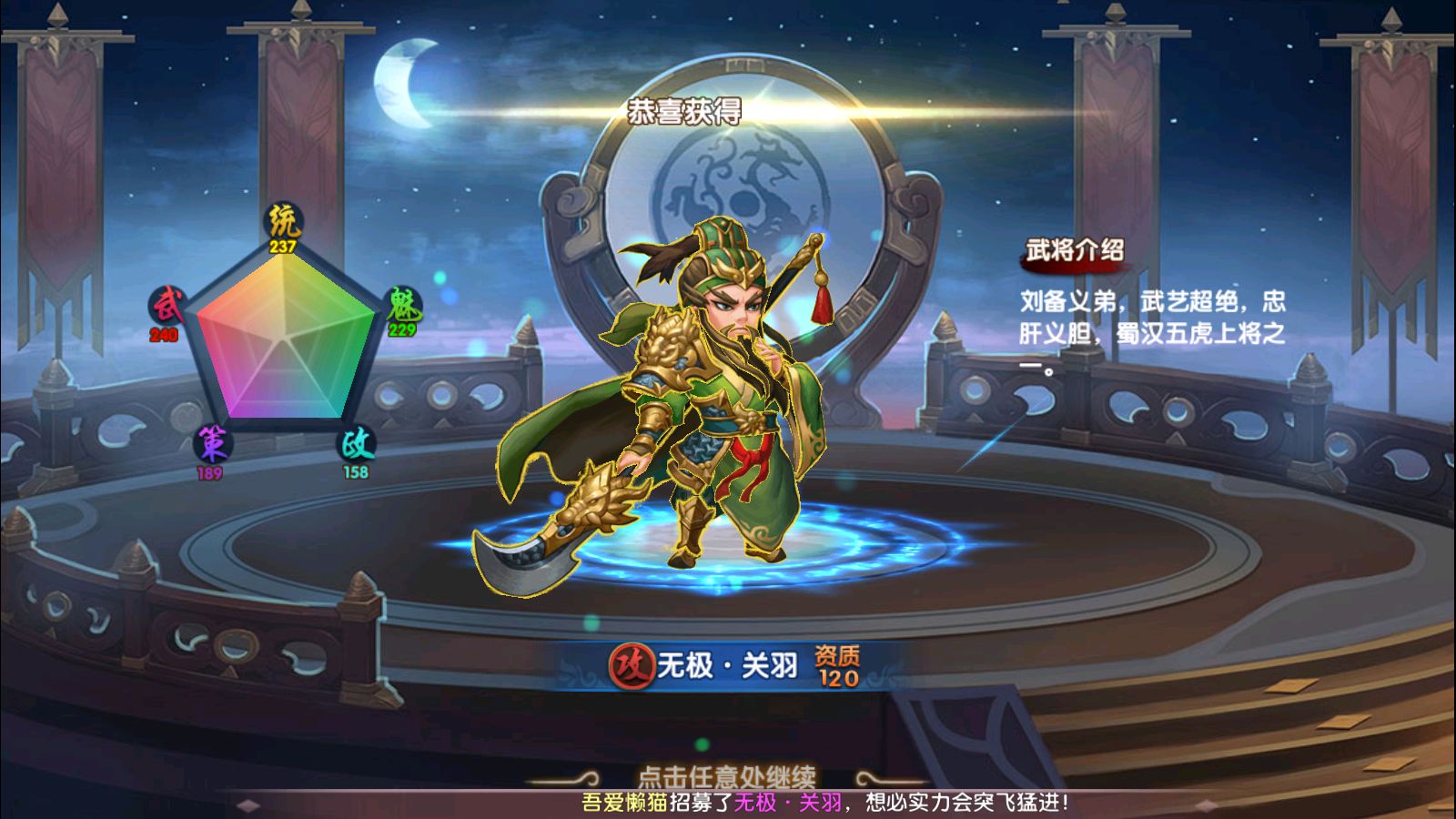The width and height of the screenshot is (1456, 819).
Task: Select the 统 command stat icon
Action: coord(283,221)
